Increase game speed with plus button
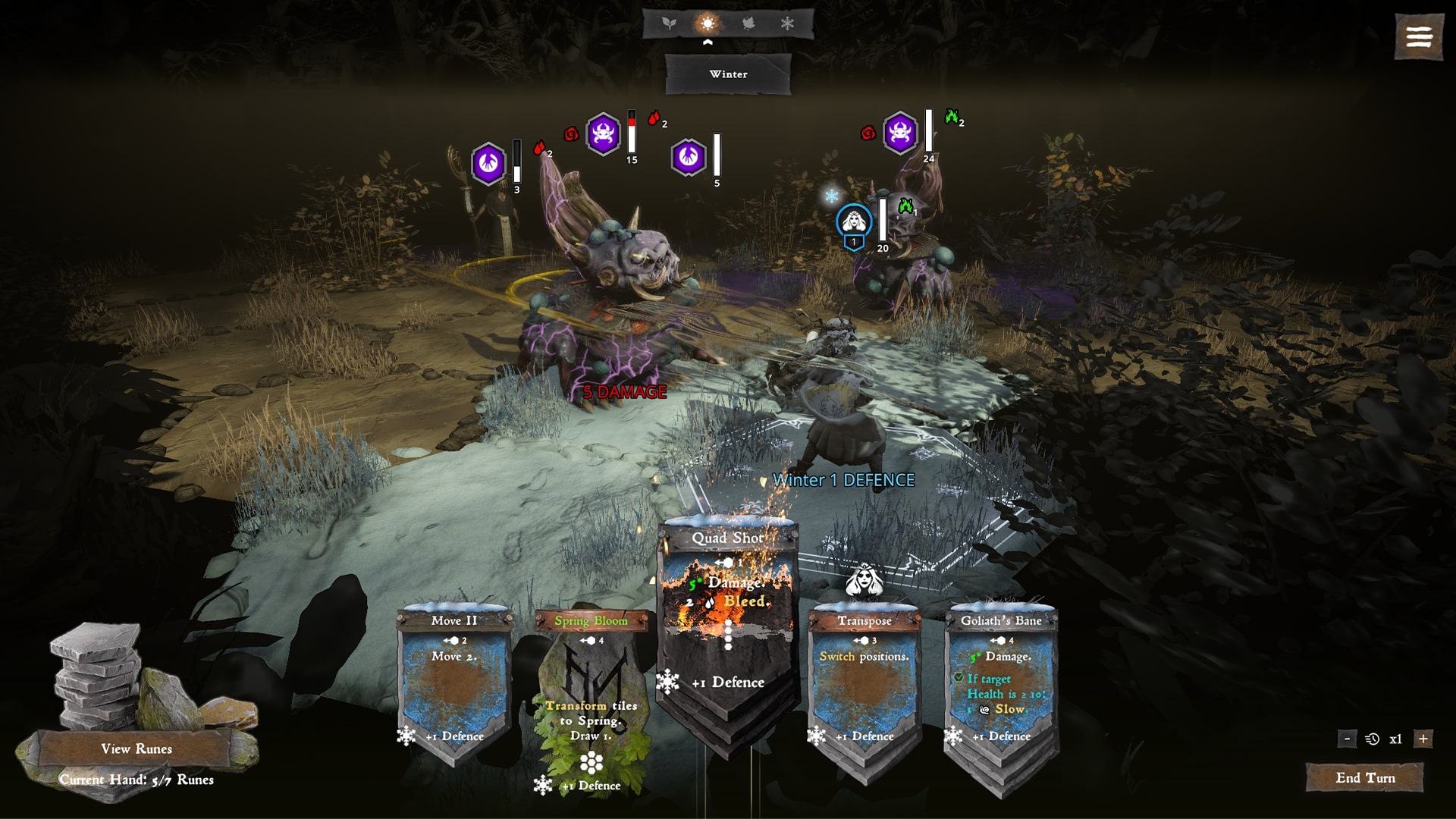 pos(1423,739)
